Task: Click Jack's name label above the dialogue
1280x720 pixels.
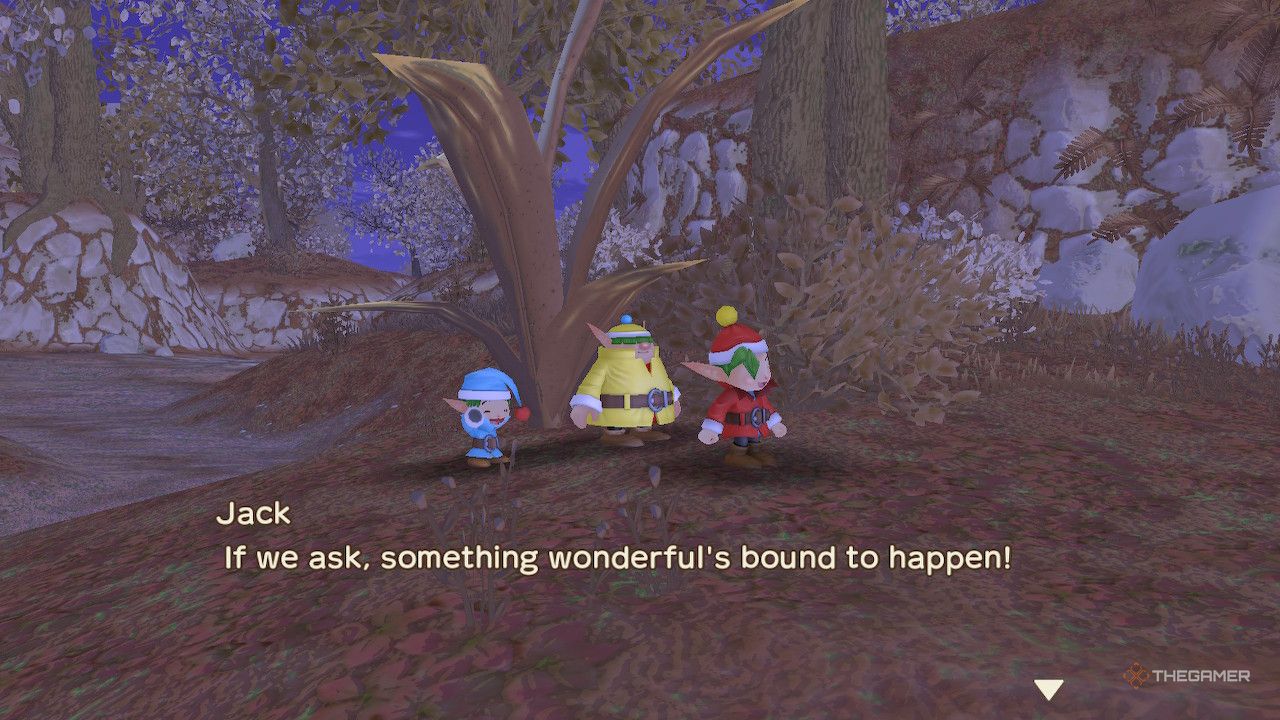Action: click(x=252, y=514)
